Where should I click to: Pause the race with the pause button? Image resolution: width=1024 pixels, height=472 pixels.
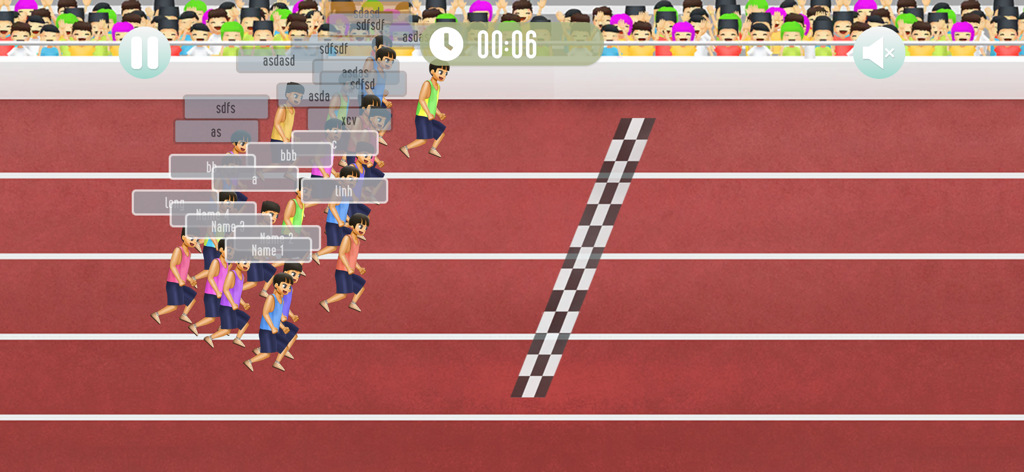pyautogui.click(x=144, y=52)
